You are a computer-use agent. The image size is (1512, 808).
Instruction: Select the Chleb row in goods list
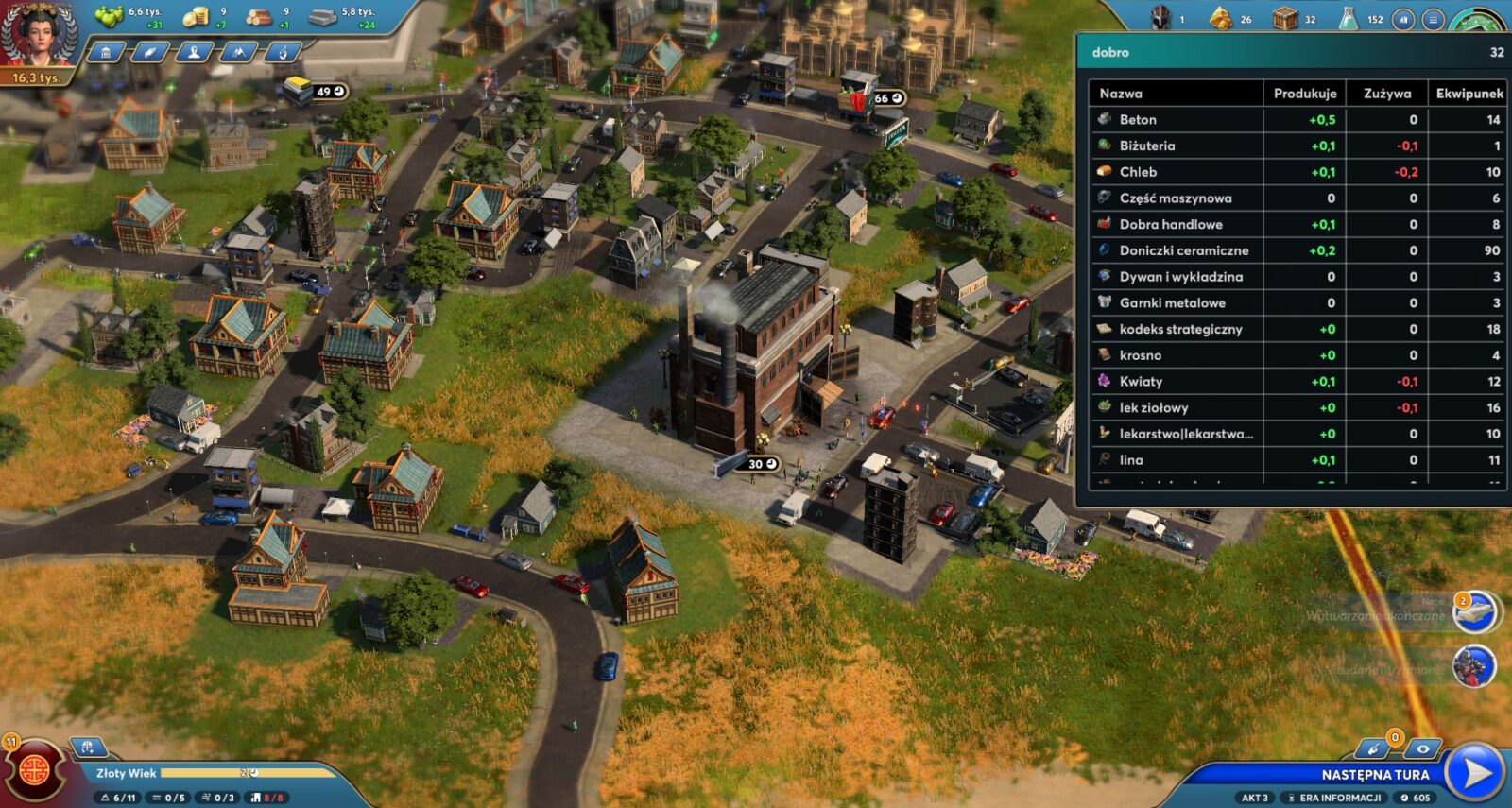(x=1138, y=172)
